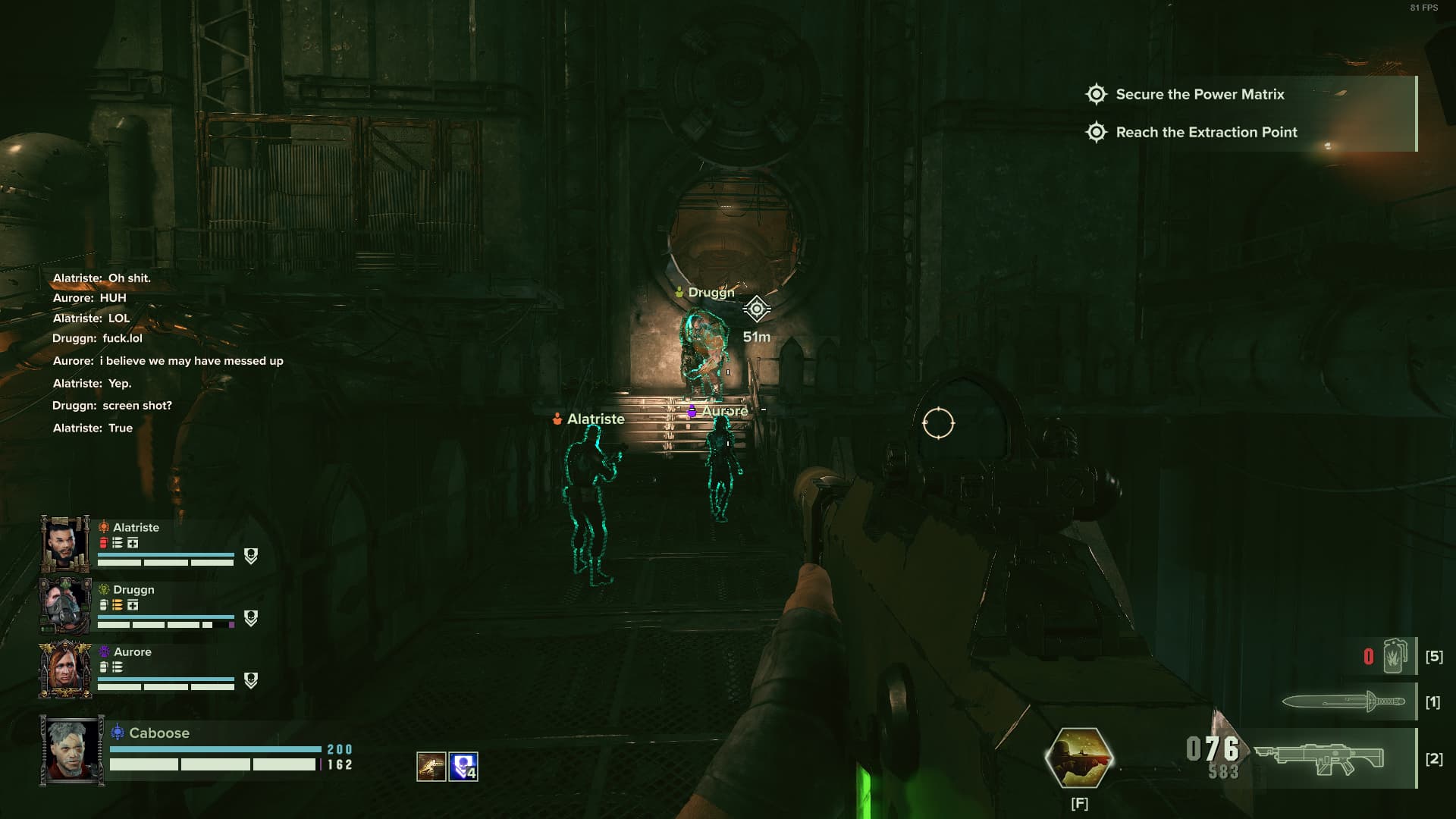Select the Secure the Power Matrix objective
Screen dimensions: 1456x819
[x=1199, y=94]
